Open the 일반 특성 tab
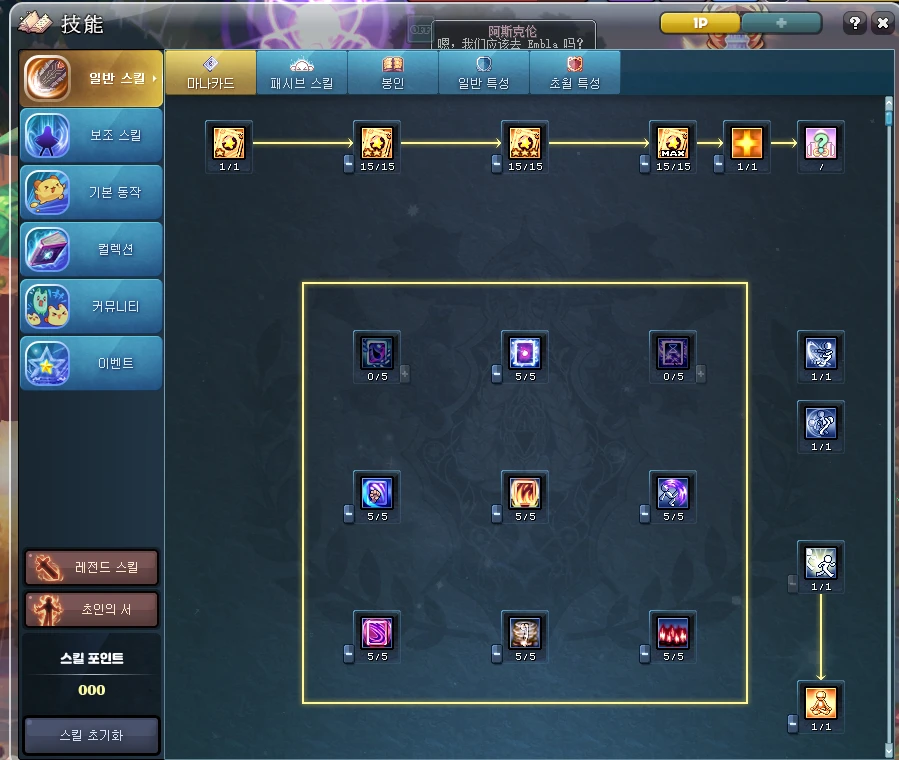 tap(484, 73)
